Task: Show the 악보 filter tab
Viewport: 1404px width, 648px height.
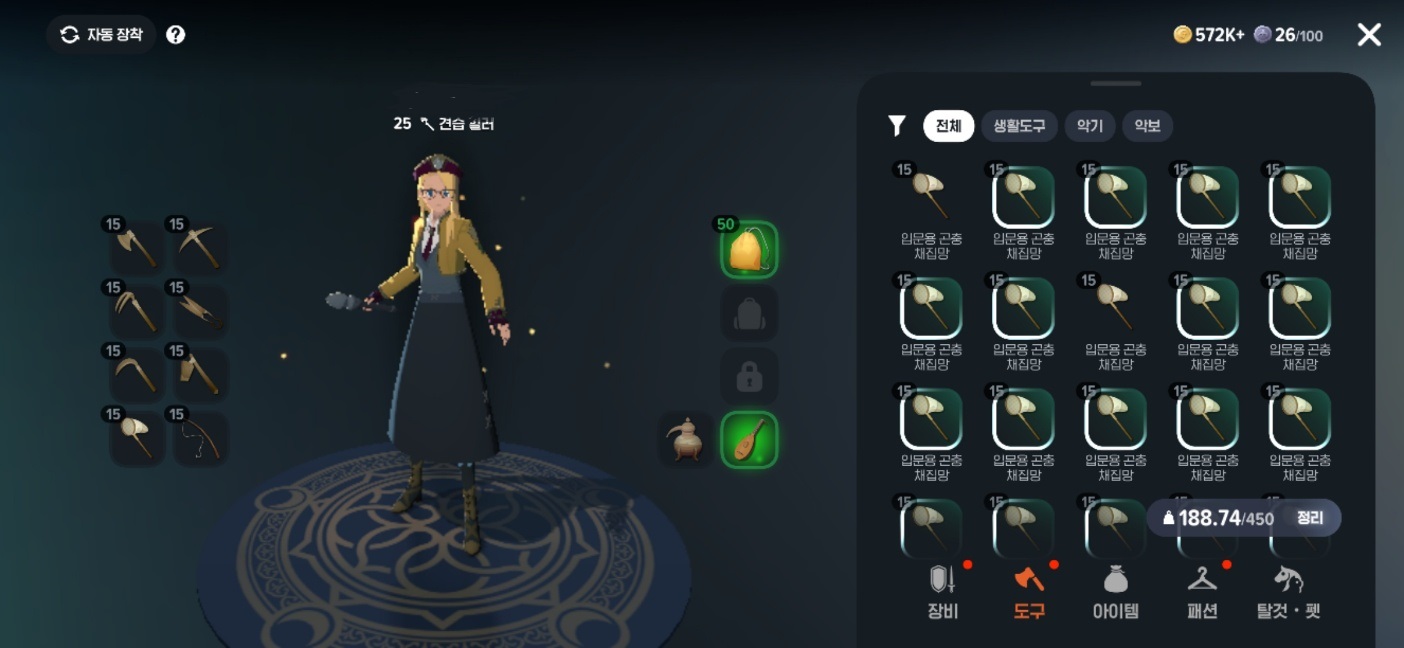Action: pos(1147,126)
